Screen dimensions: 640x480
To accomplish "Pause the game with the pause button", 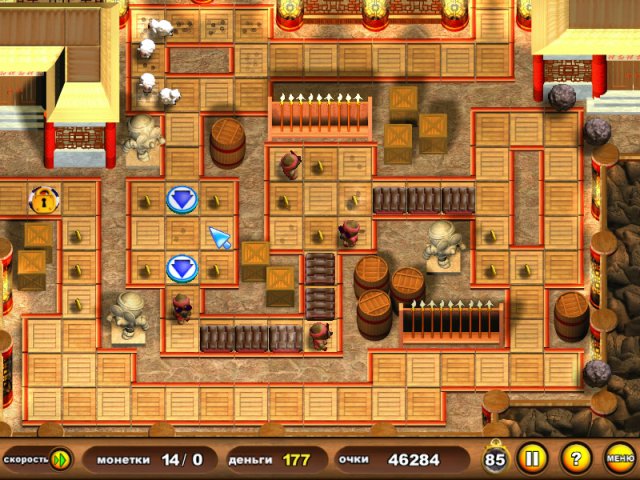I will tap(531, 460).
